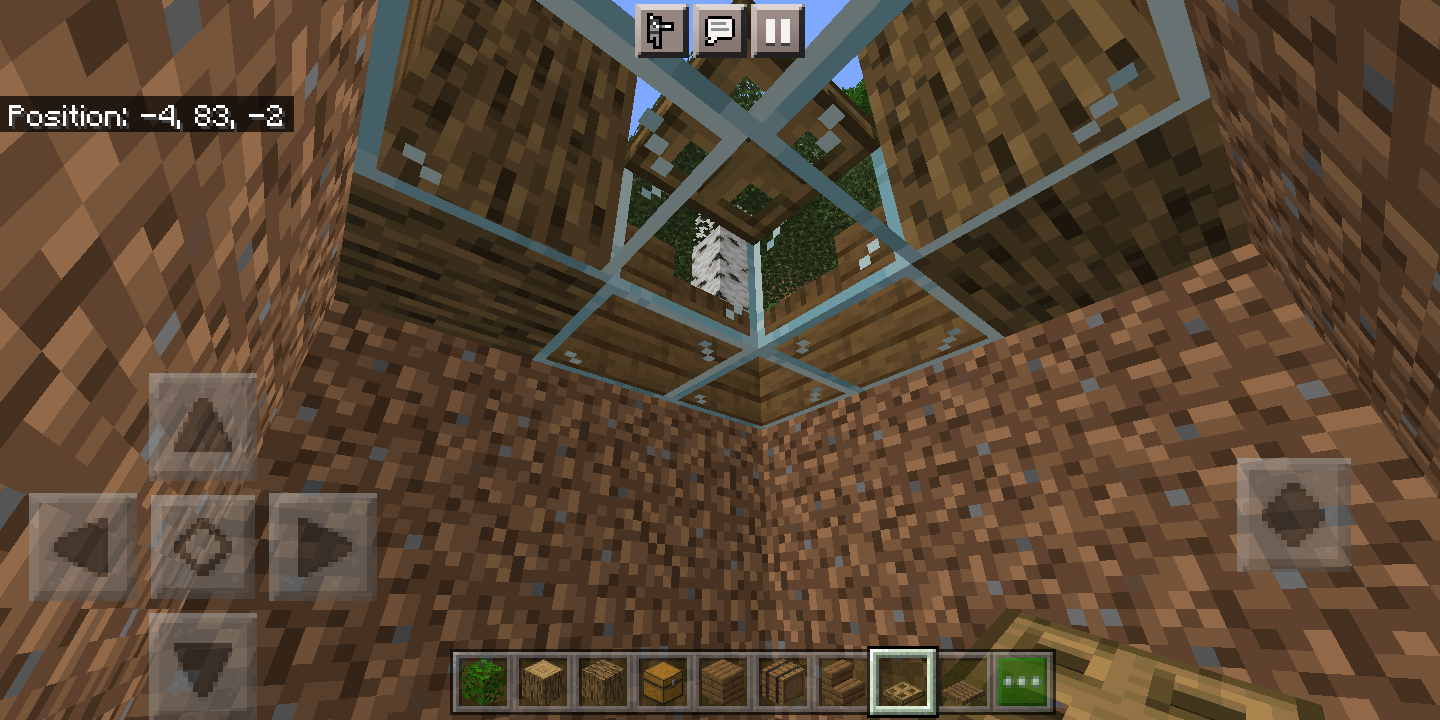Tap the camera perspective icon at top

[x=665, y=30]
